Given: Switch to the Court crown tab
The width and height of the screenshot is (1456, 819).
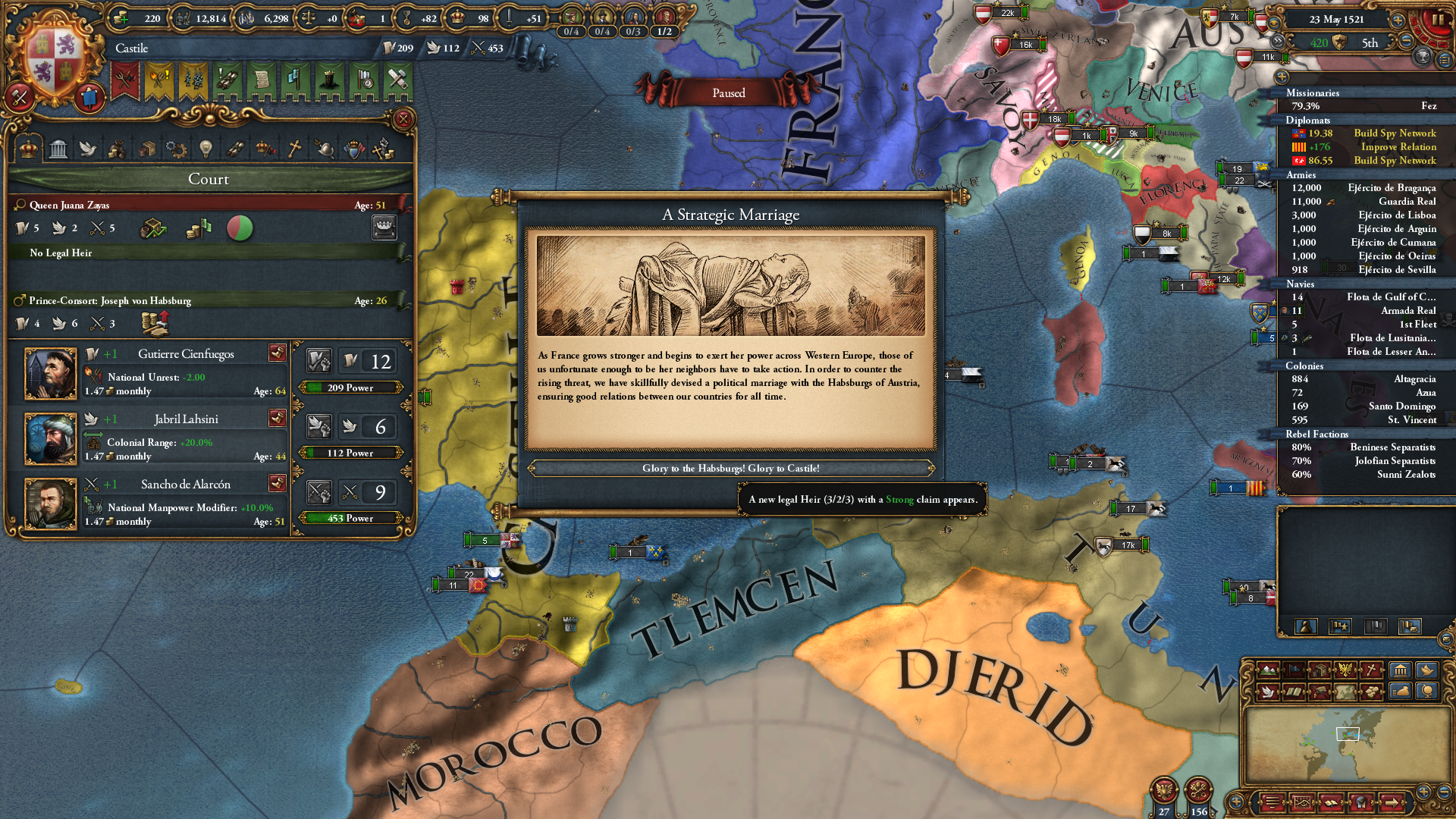Looking at the screenshot, I should (x=29, y=149).
